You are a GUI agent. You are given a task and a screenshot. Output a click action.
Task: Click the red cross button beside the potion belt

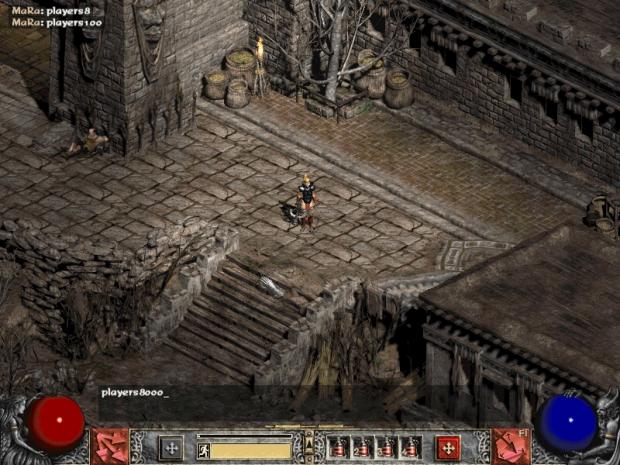(448, 447)
